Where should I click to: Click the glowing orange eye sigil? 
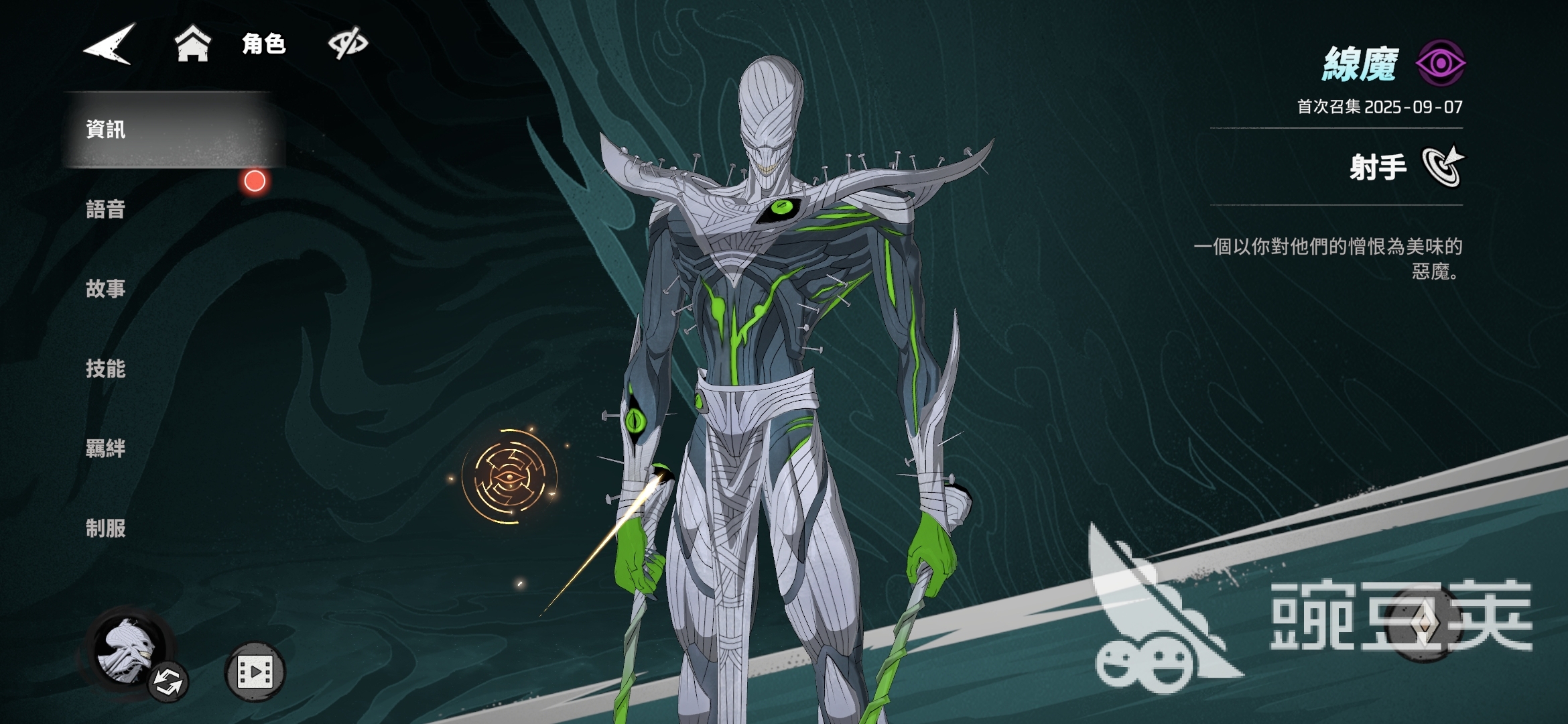tap(510, 477)
